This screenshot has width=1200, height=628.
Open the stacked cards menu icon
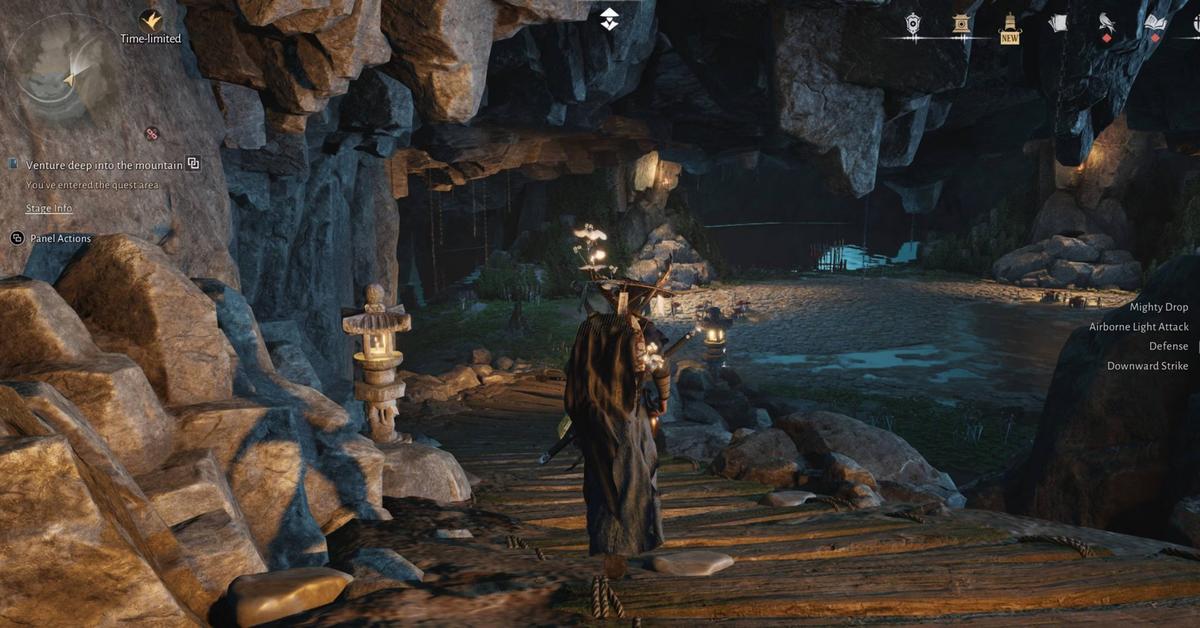(1058, 23)
